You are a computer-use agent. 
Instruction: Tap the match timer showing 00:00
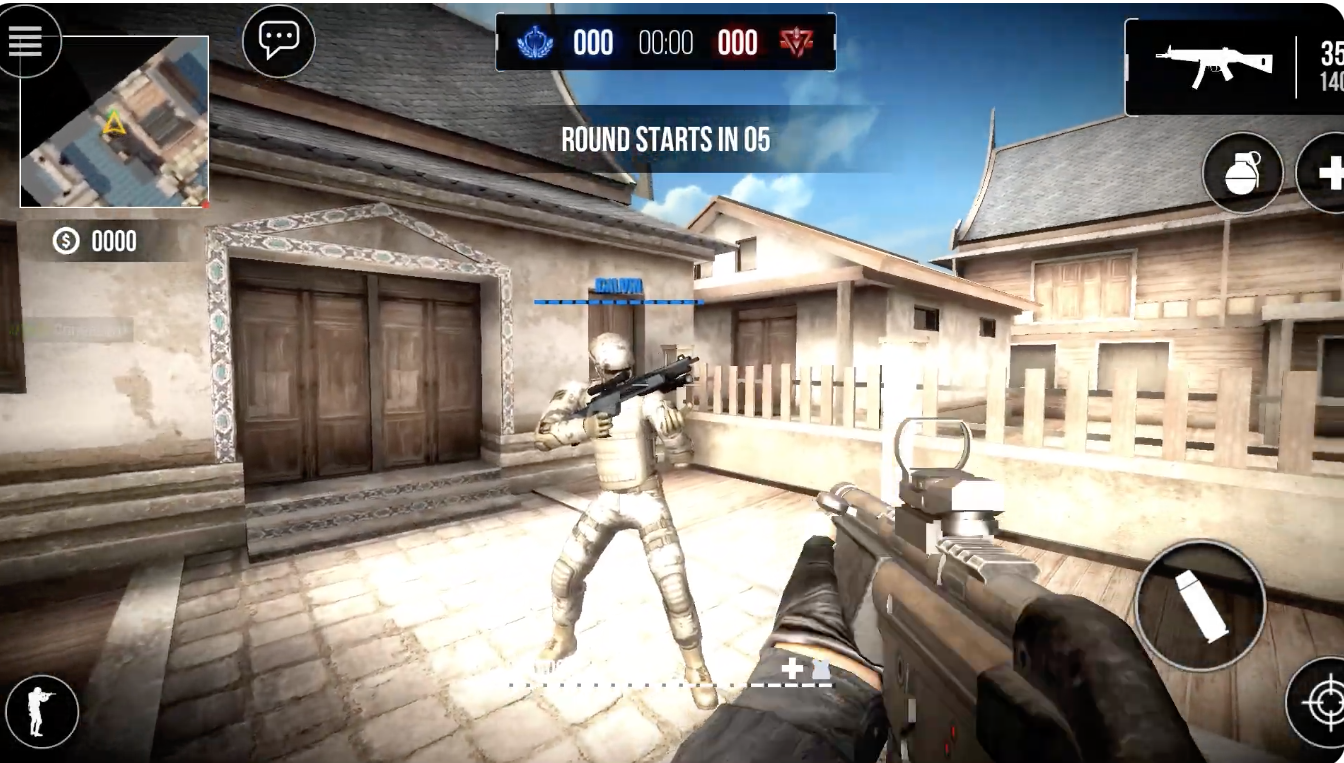pos(666,43)
